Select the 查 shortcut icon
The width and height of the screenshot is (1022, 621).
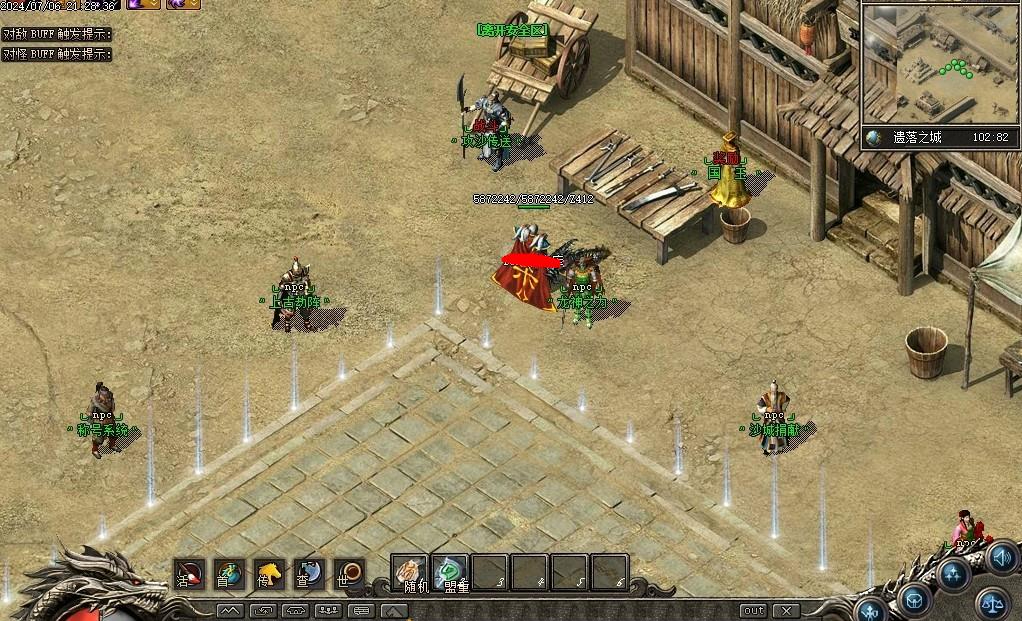[x=309, y=573]
